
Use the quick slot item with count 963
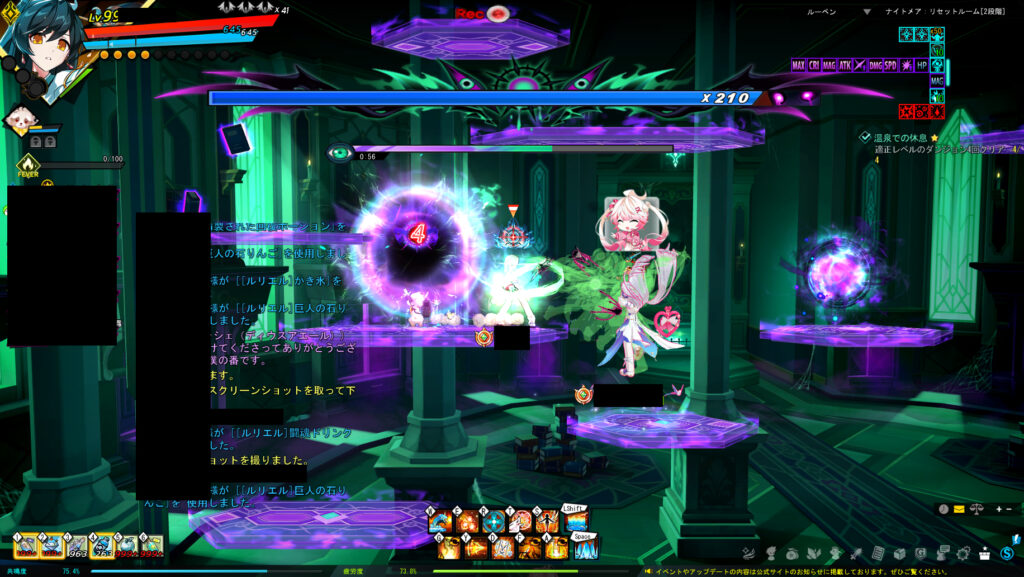tap(77, 546)
